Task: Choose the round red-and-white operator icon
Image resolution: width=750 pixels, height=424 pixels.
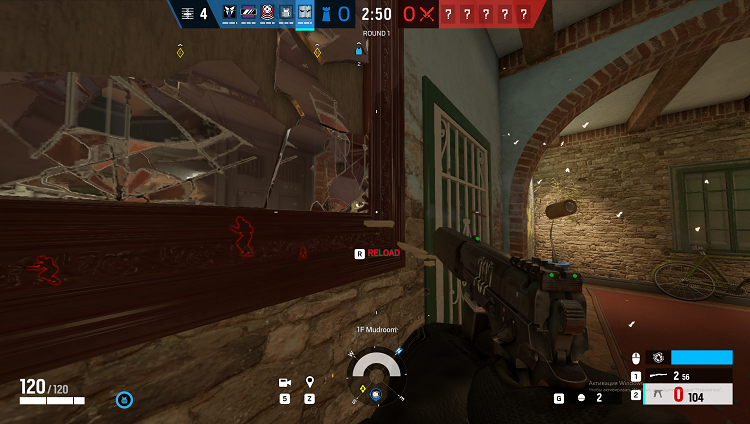Action: pos(267,13)
